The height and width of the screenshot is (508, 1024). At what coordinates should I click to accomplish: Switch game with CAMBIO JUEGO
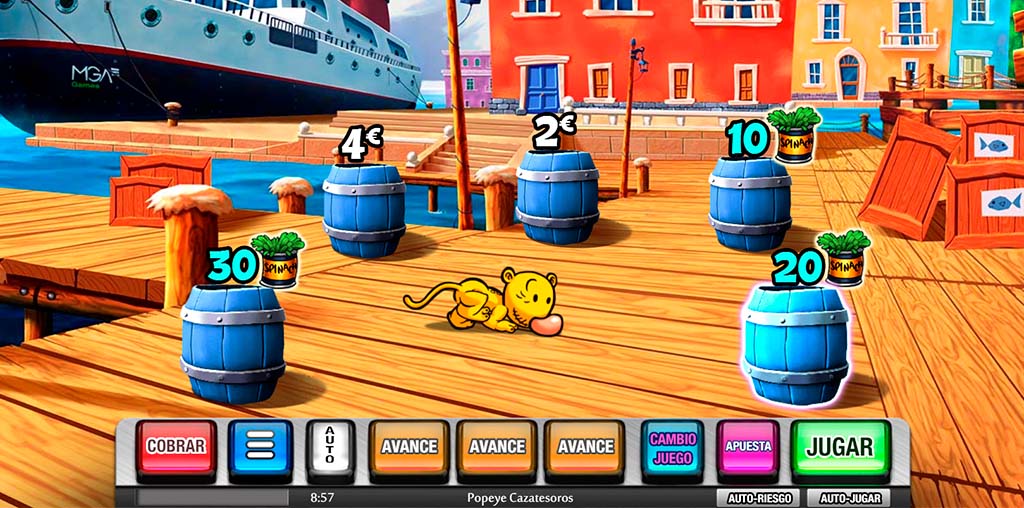(672, 447)
